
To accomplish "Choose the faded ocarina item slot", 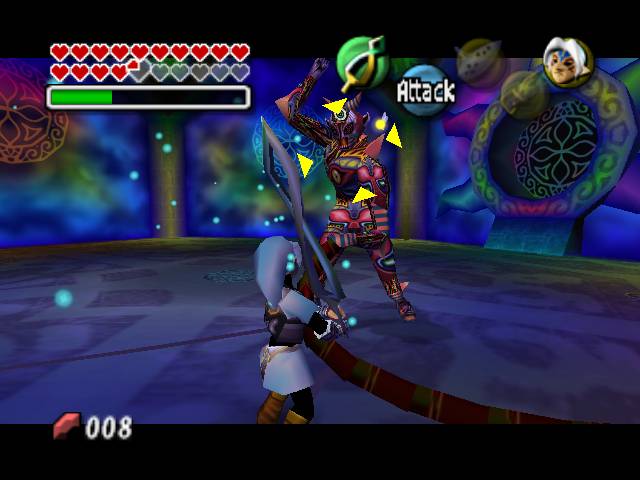I will 479,58.
